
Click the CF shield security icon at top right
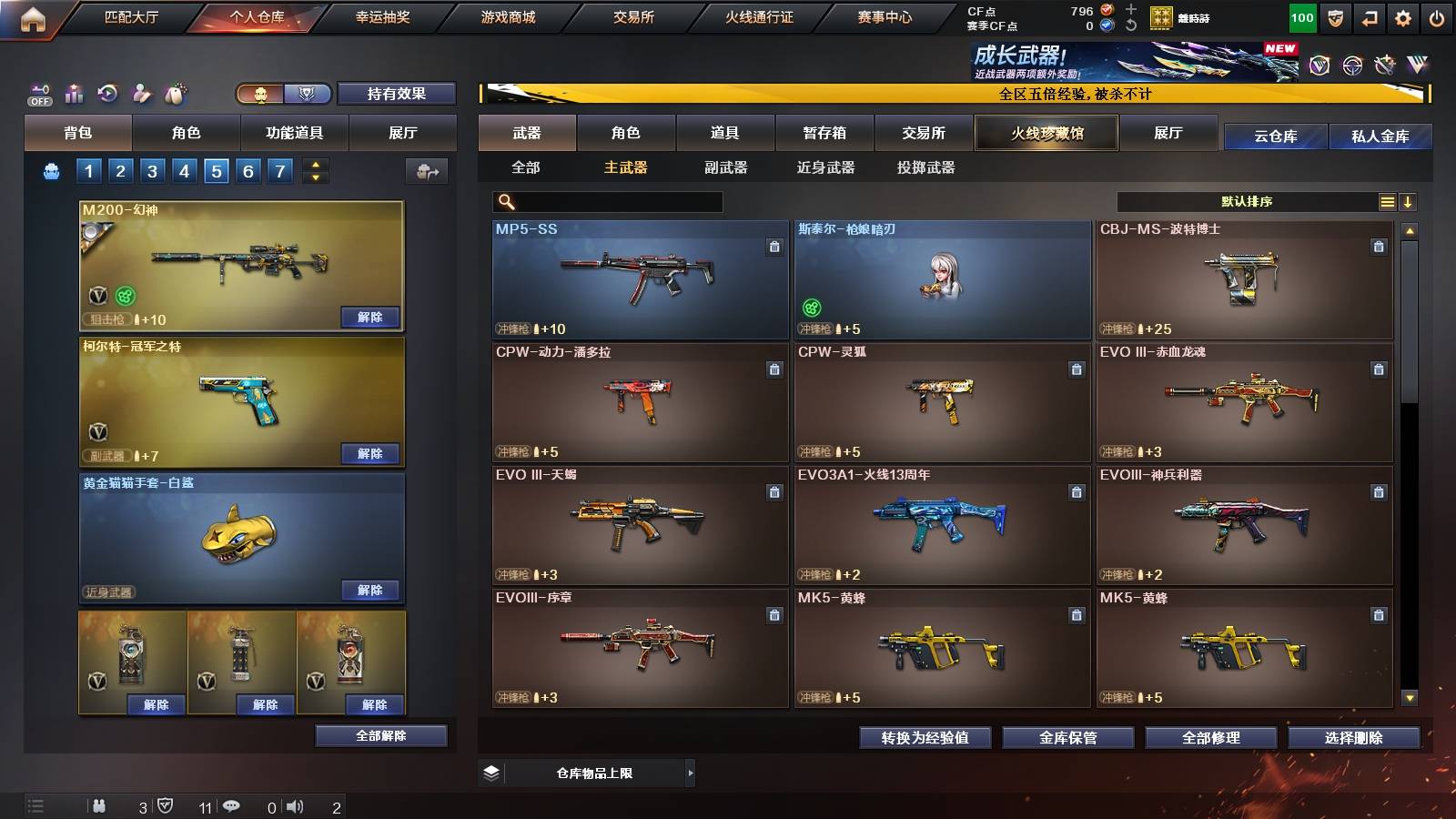pos(1334,16)
